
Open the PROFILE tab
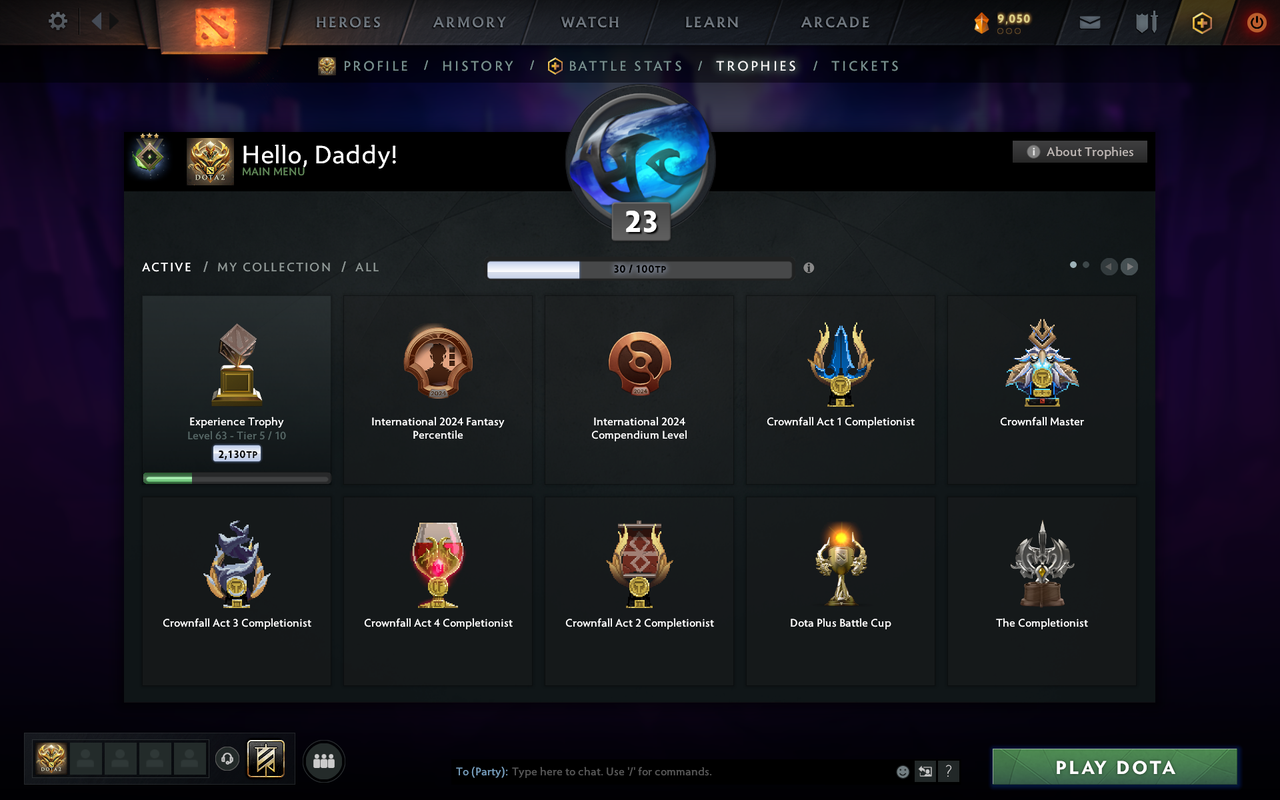tap(375, 66)
